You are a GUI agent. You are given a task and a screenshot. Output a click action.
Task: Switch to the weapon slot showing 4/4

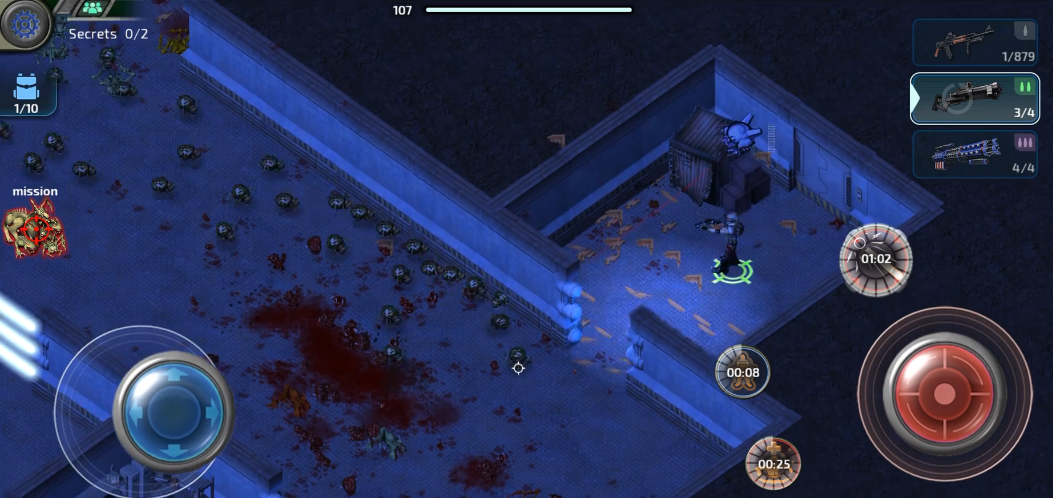click(975, 154)
